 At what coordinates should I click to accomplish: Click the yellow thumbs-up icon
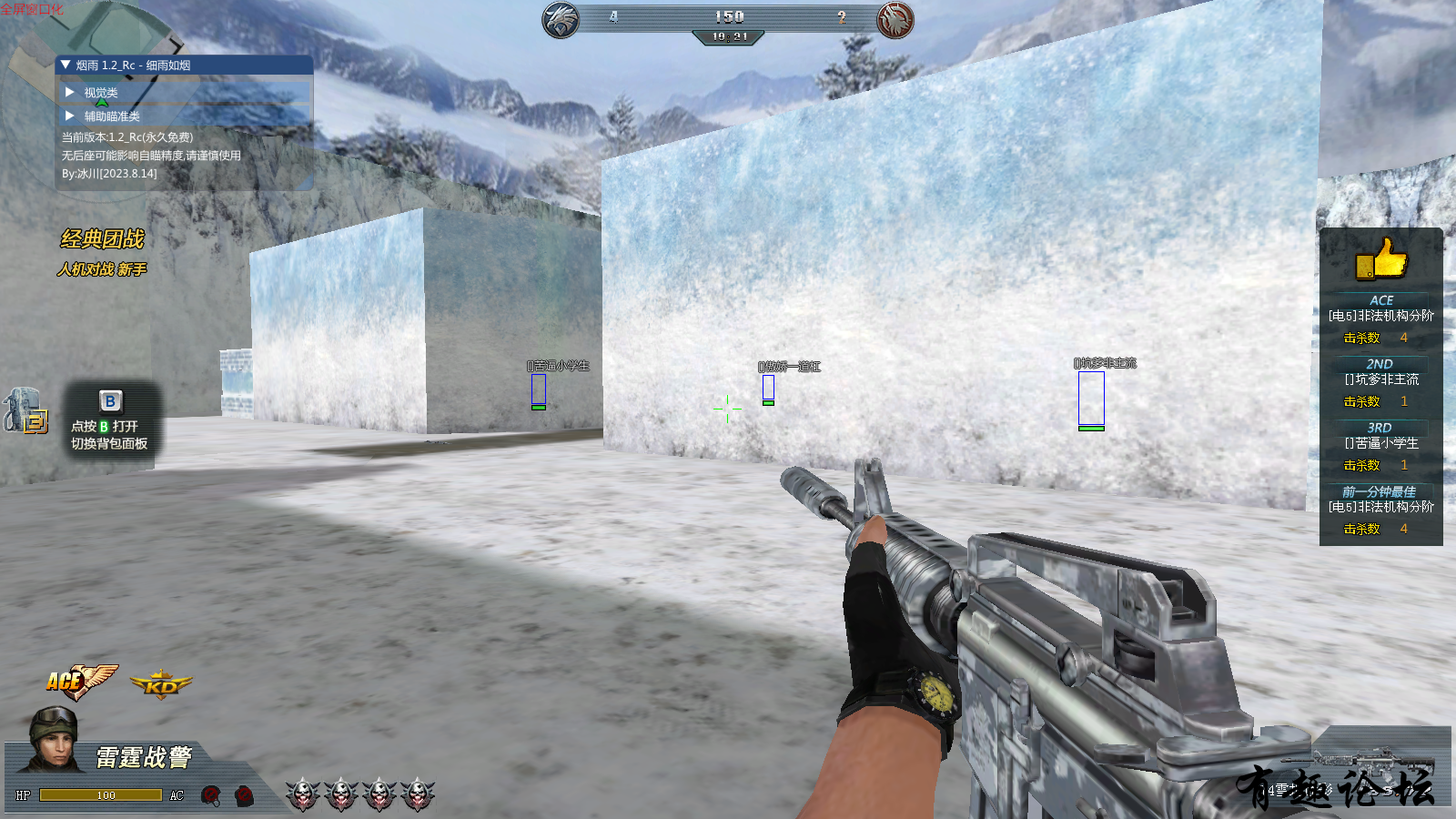click(1381, 258)
